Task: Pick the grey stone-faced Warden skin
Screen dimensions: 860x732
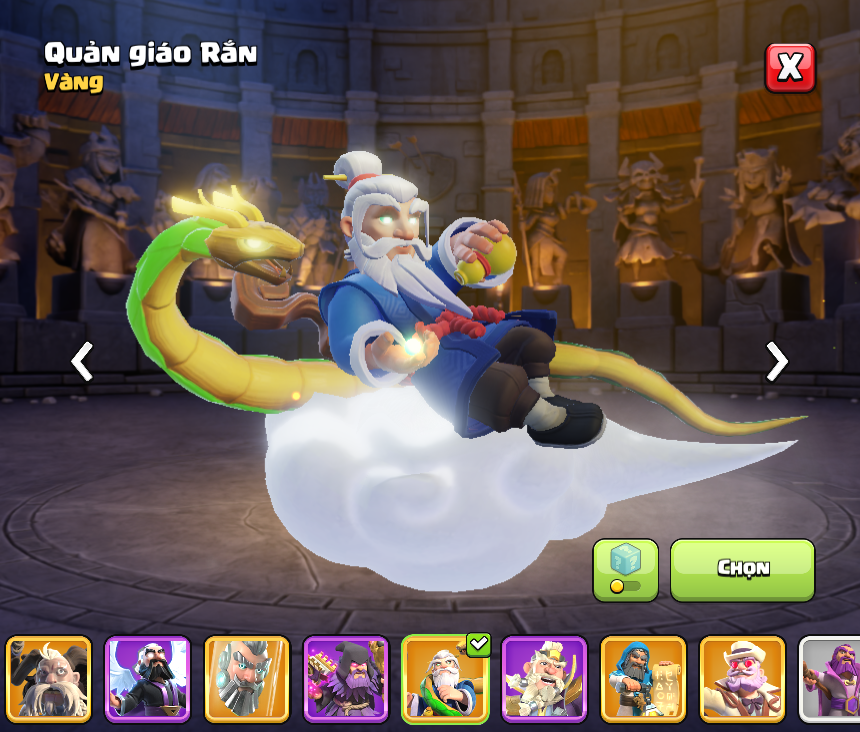Action: tap(247, 679)
